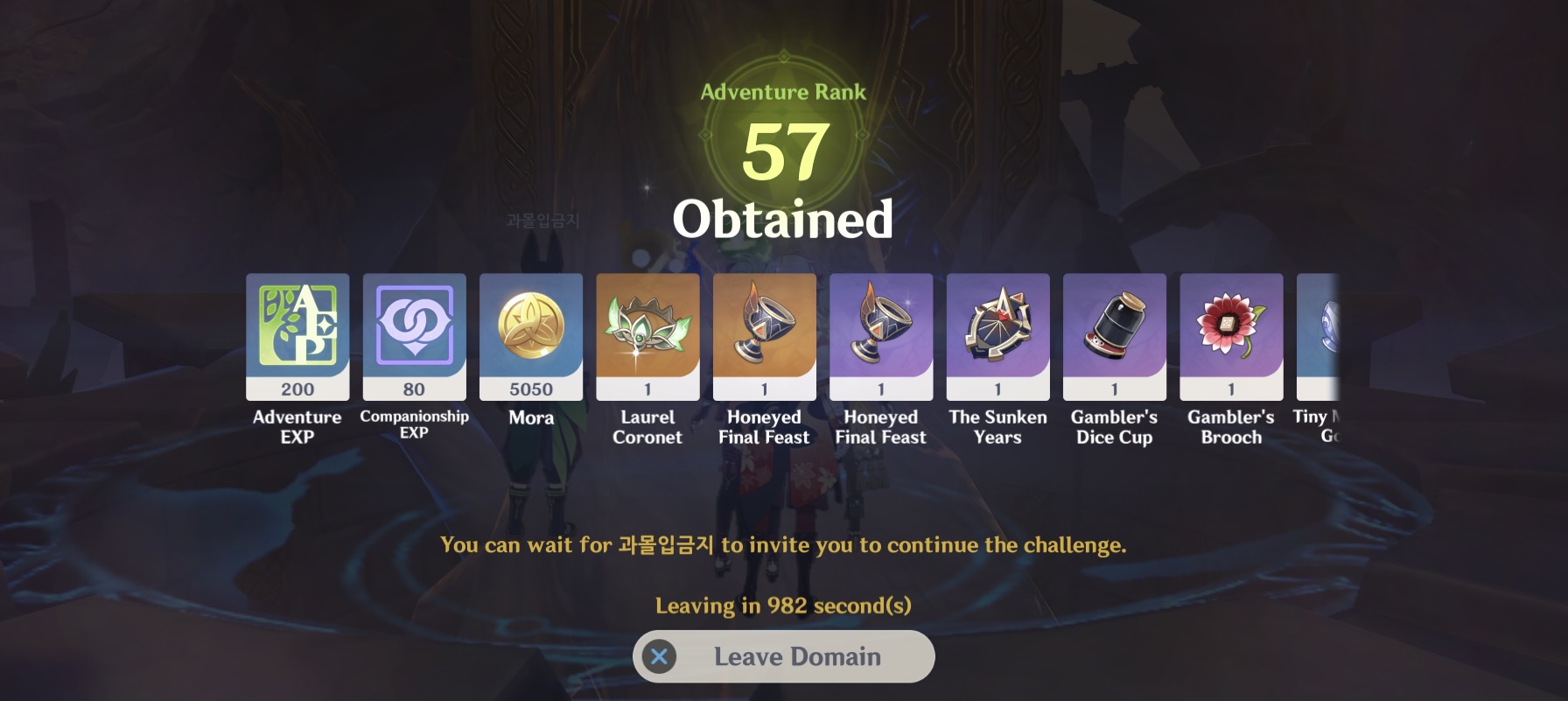This screenshot has height=701, width=1568.
Task: Click the Laurel Coronet item name label
Action: [647, 427]
